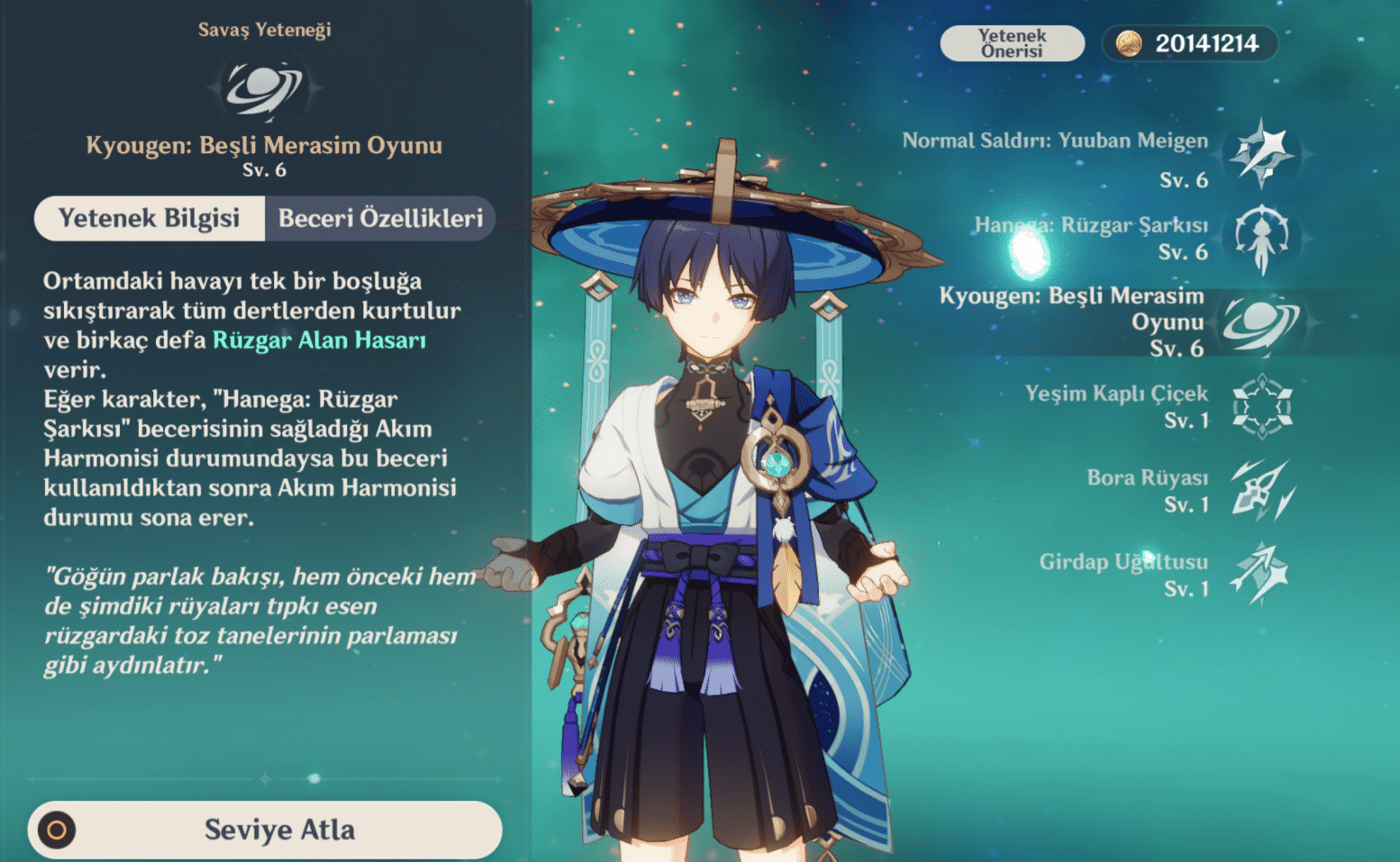This screenshot has height=862, width=1400.
Task: Open the Yetenek Önerisi panel
Action: point(1012,42)
